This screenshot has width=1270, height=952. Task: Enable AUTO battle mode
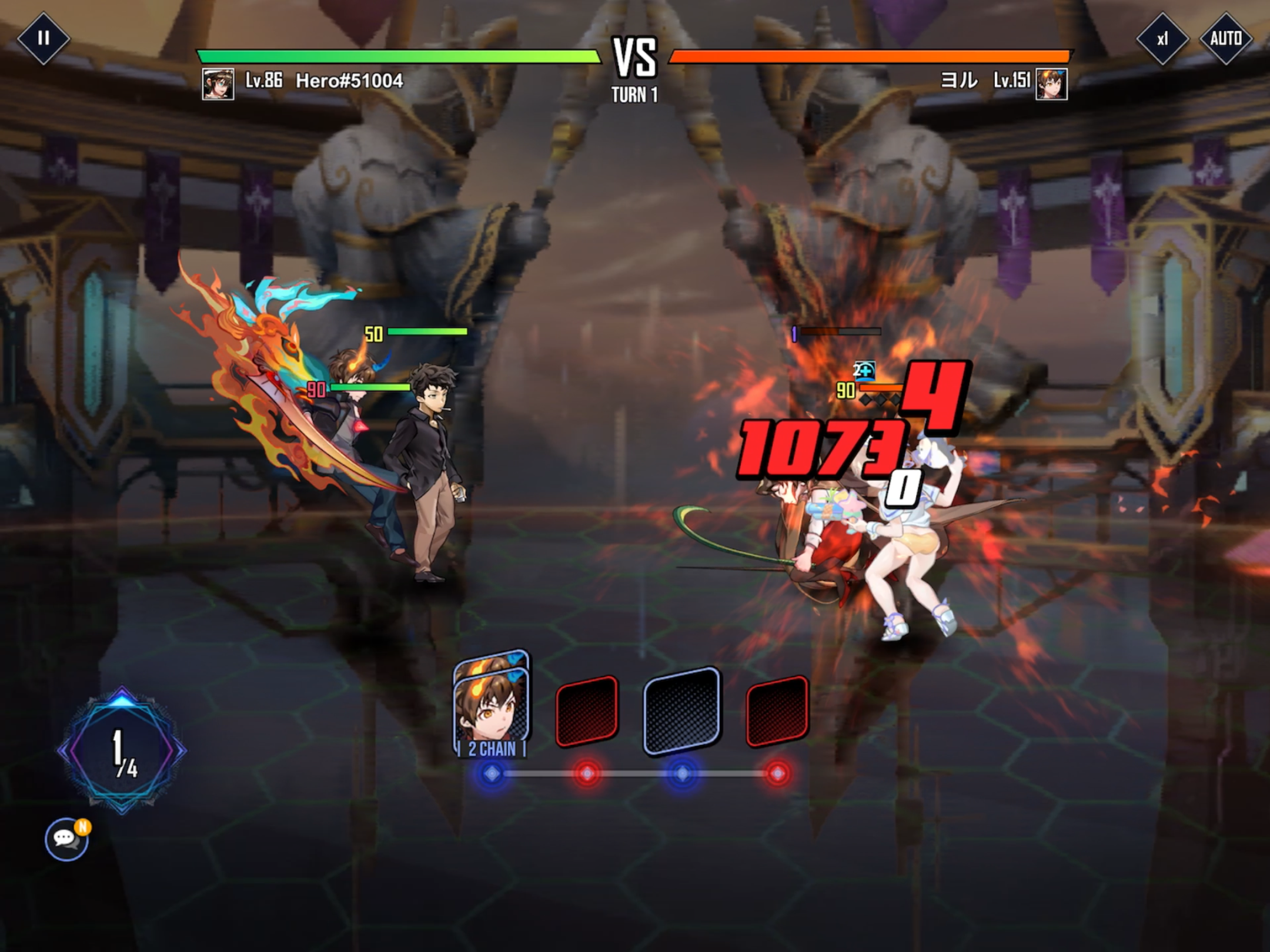coord(1225,39)
